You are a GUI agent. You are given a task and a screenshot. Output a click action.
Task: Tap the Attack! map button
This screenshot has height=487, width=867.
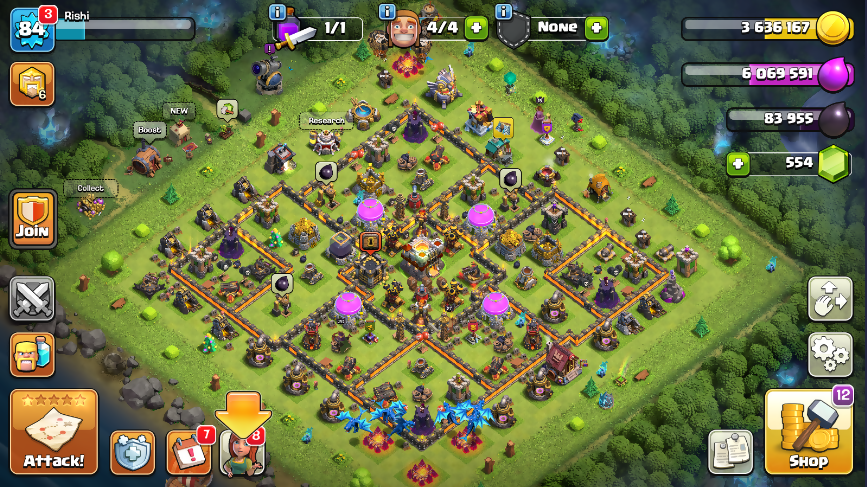[53, 432]
